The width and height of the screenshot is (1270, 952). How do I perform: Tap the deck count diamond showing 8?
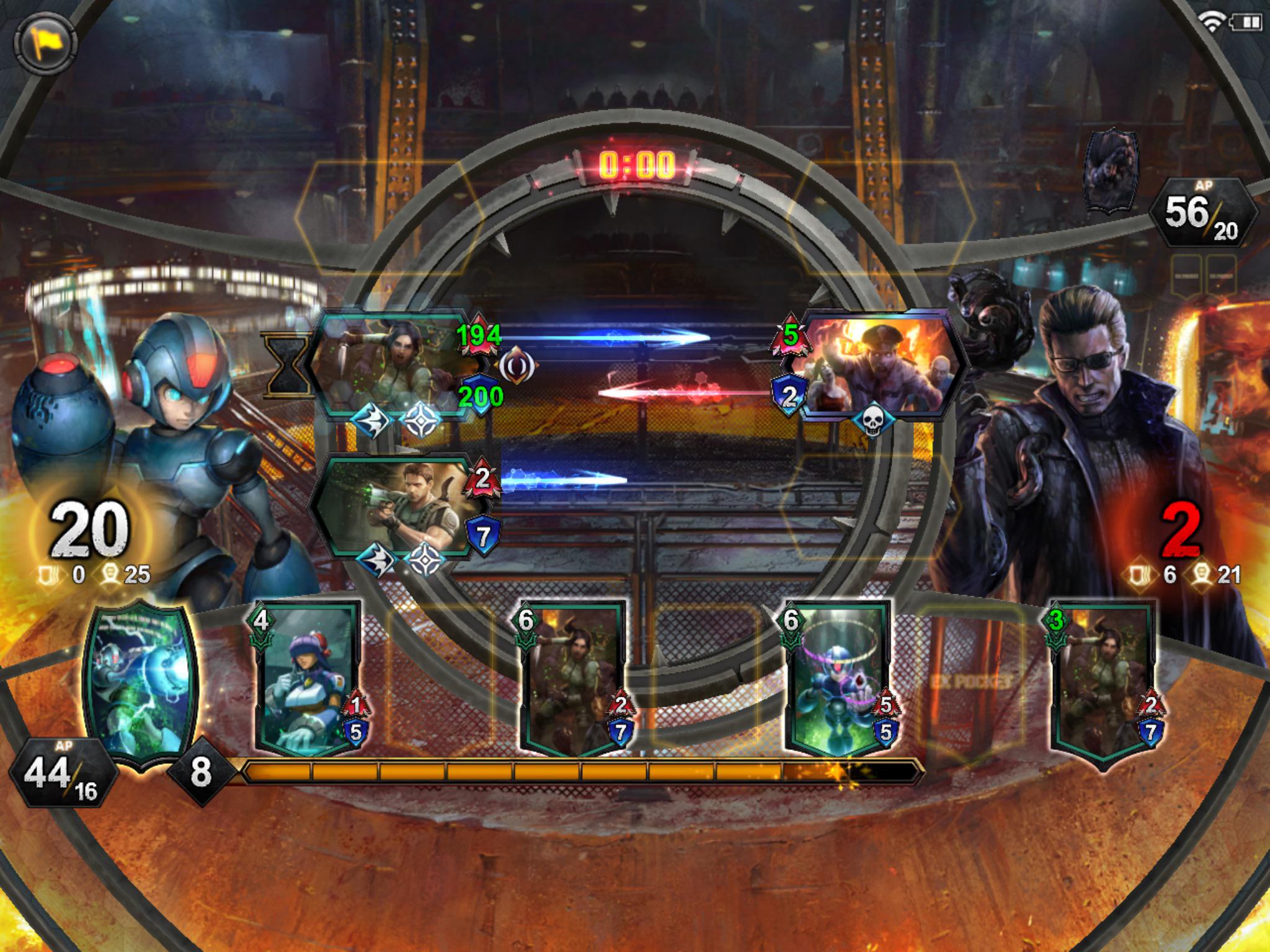[x=202, y=772]
